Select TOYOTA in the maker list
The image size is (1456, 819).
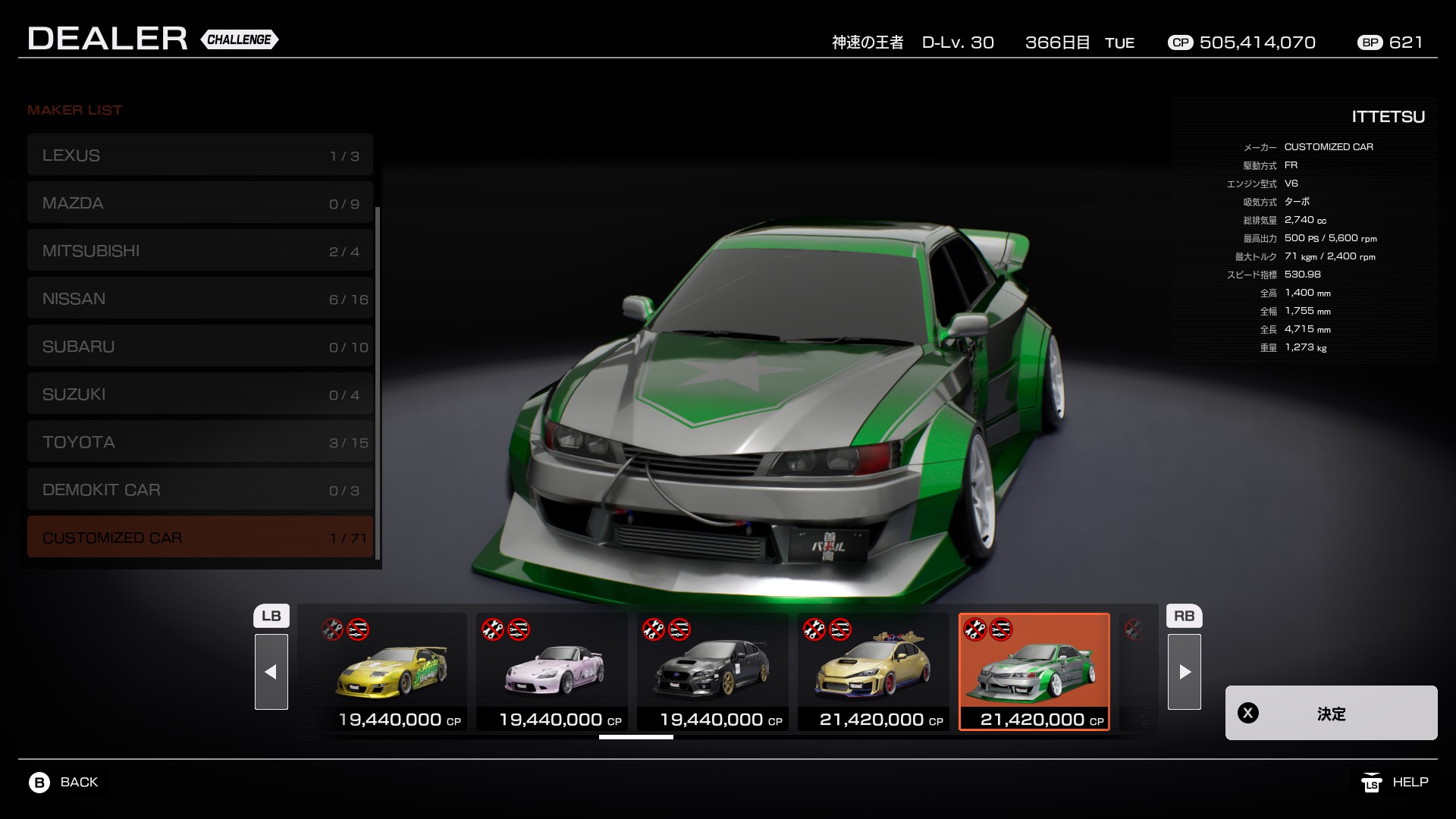[x=200, y=442]
